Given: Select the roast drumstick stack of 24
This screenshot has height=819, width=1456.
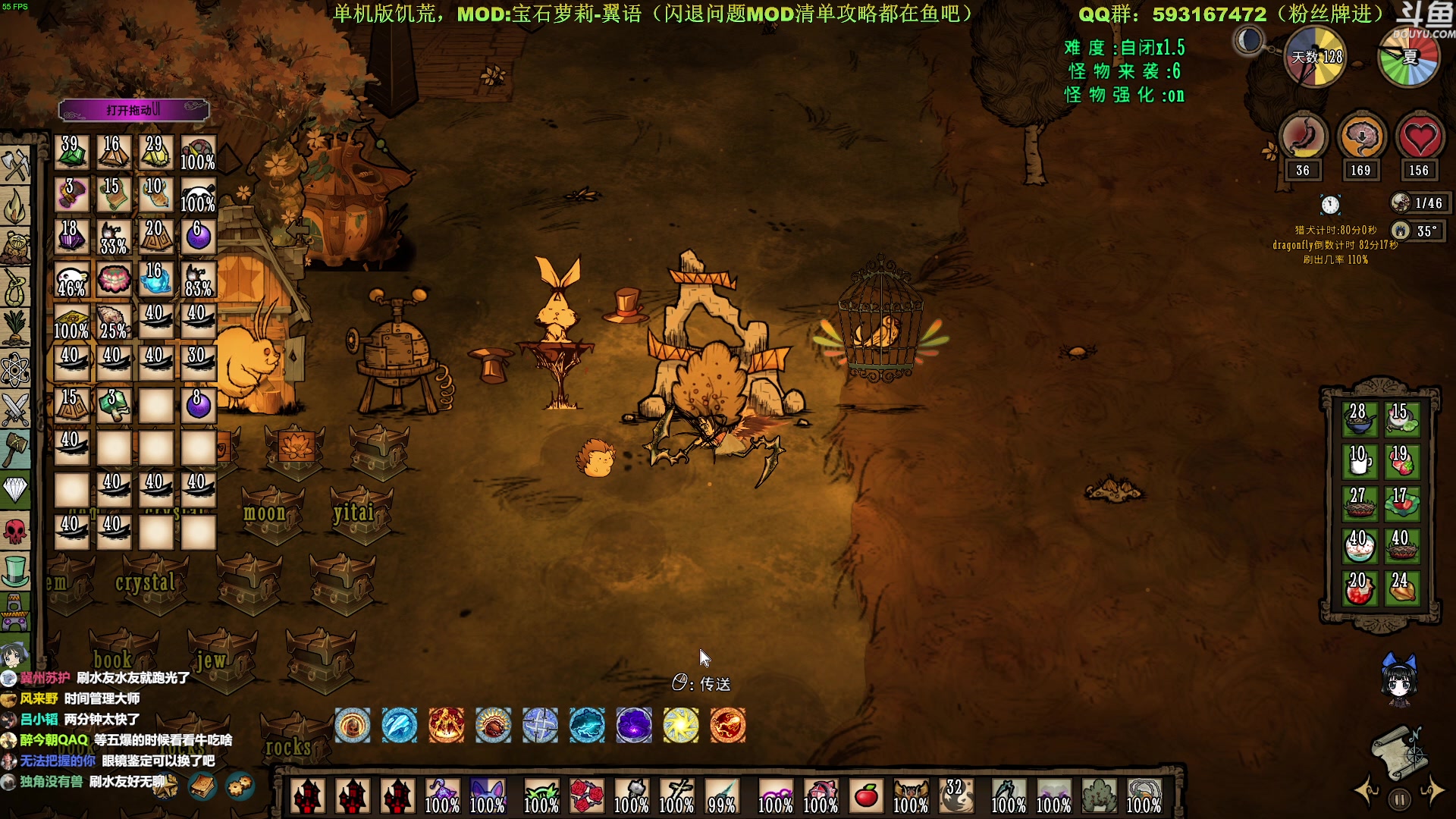Looking at the screenshot, I should coord(1401,588).
